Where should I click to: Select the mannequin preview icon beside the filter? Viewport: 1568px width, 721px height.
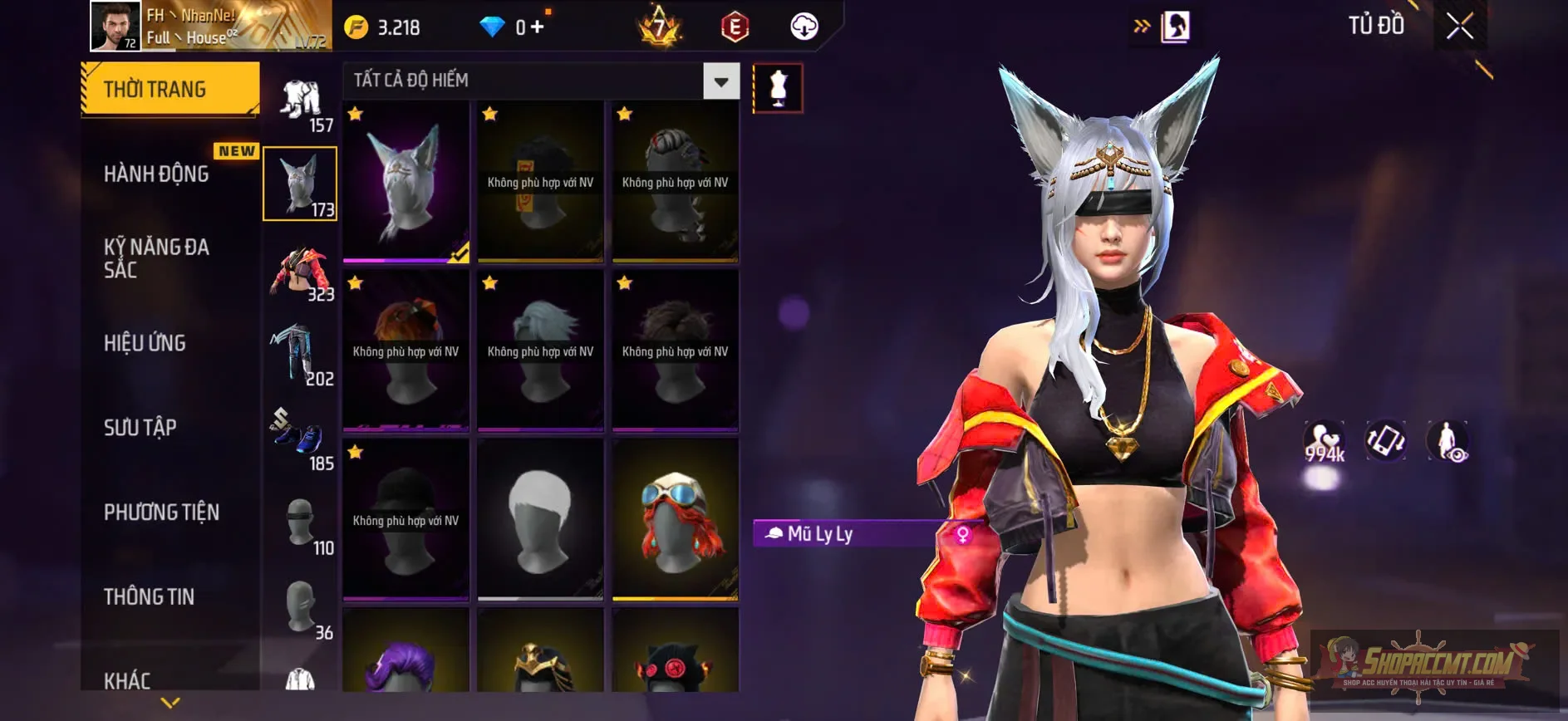coord(778,90)
